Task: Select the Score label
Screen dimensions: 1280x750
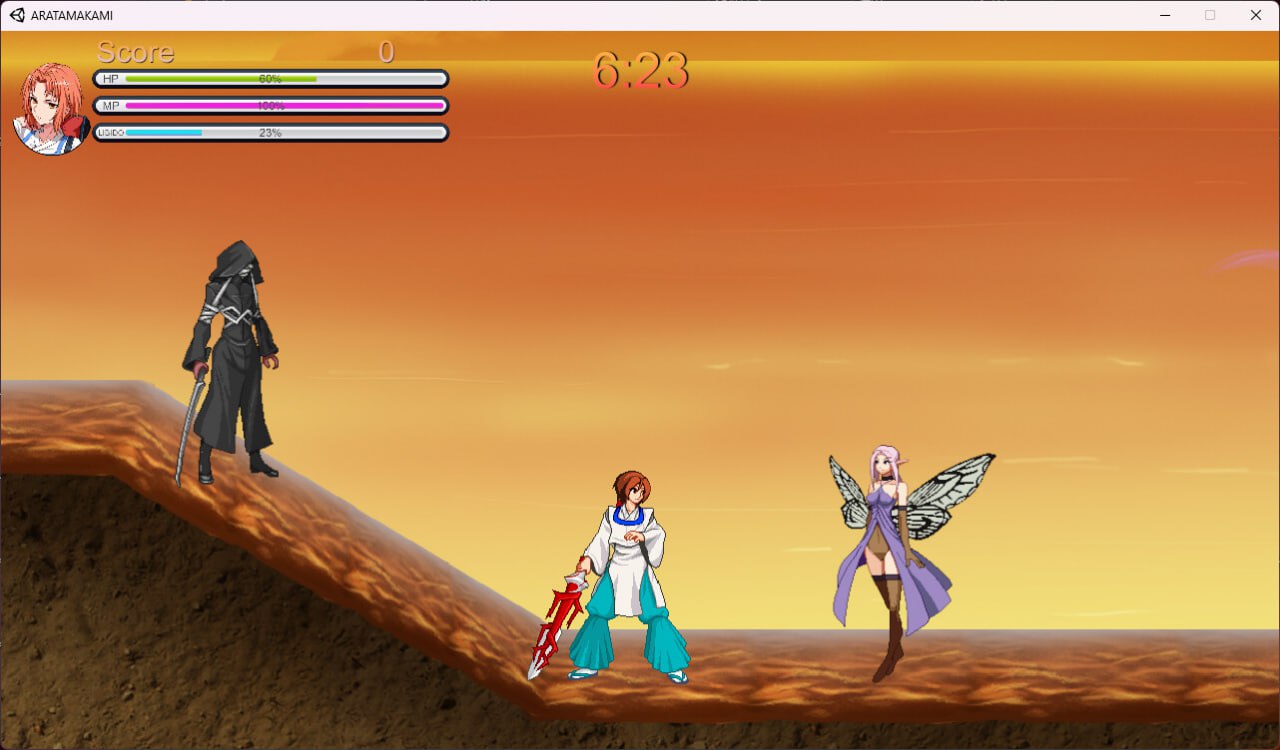Action: coord(136,52)
